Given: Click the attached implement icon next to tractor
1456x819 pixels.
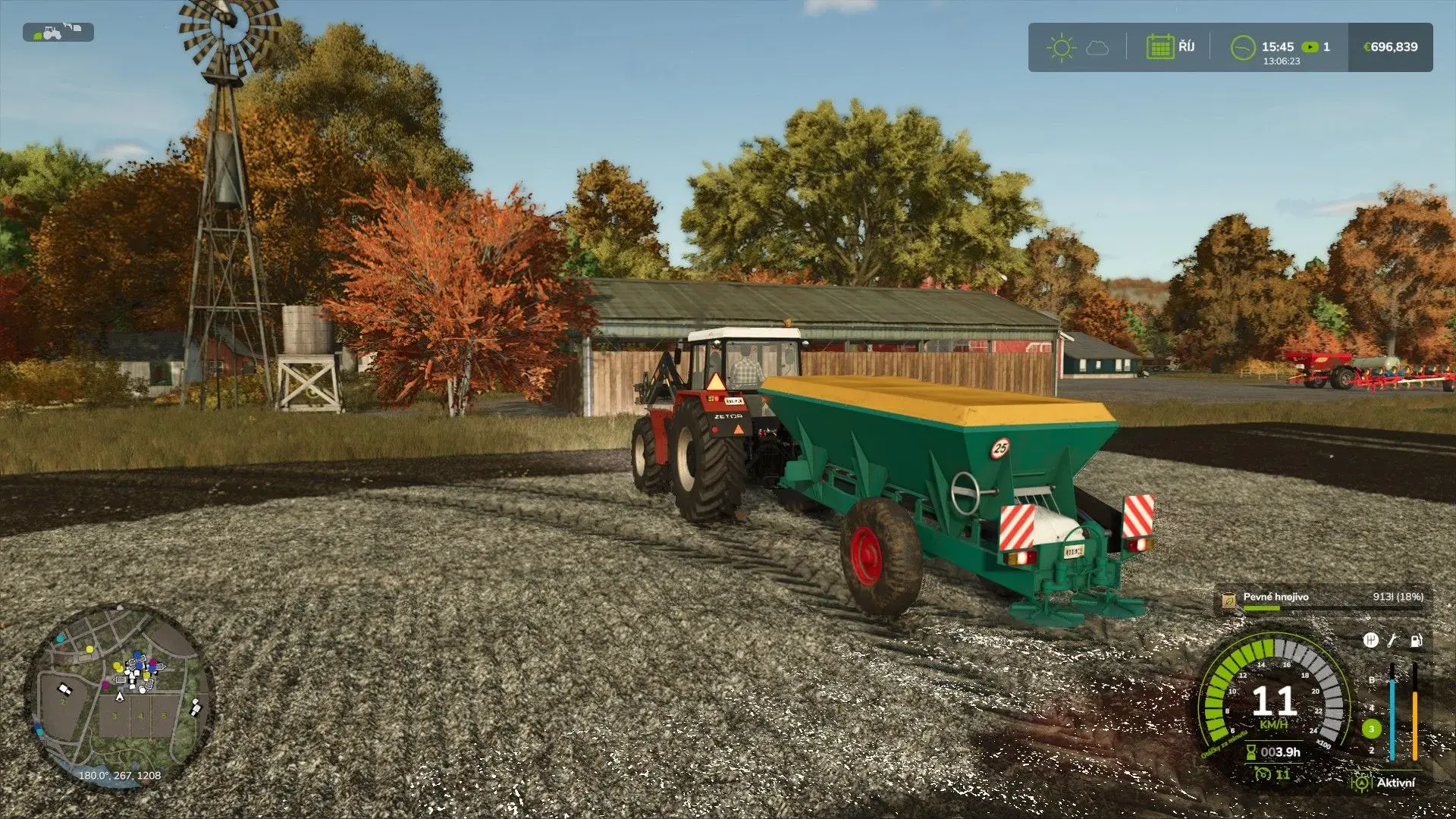Looking at the screenshot, I should point(73,28).
